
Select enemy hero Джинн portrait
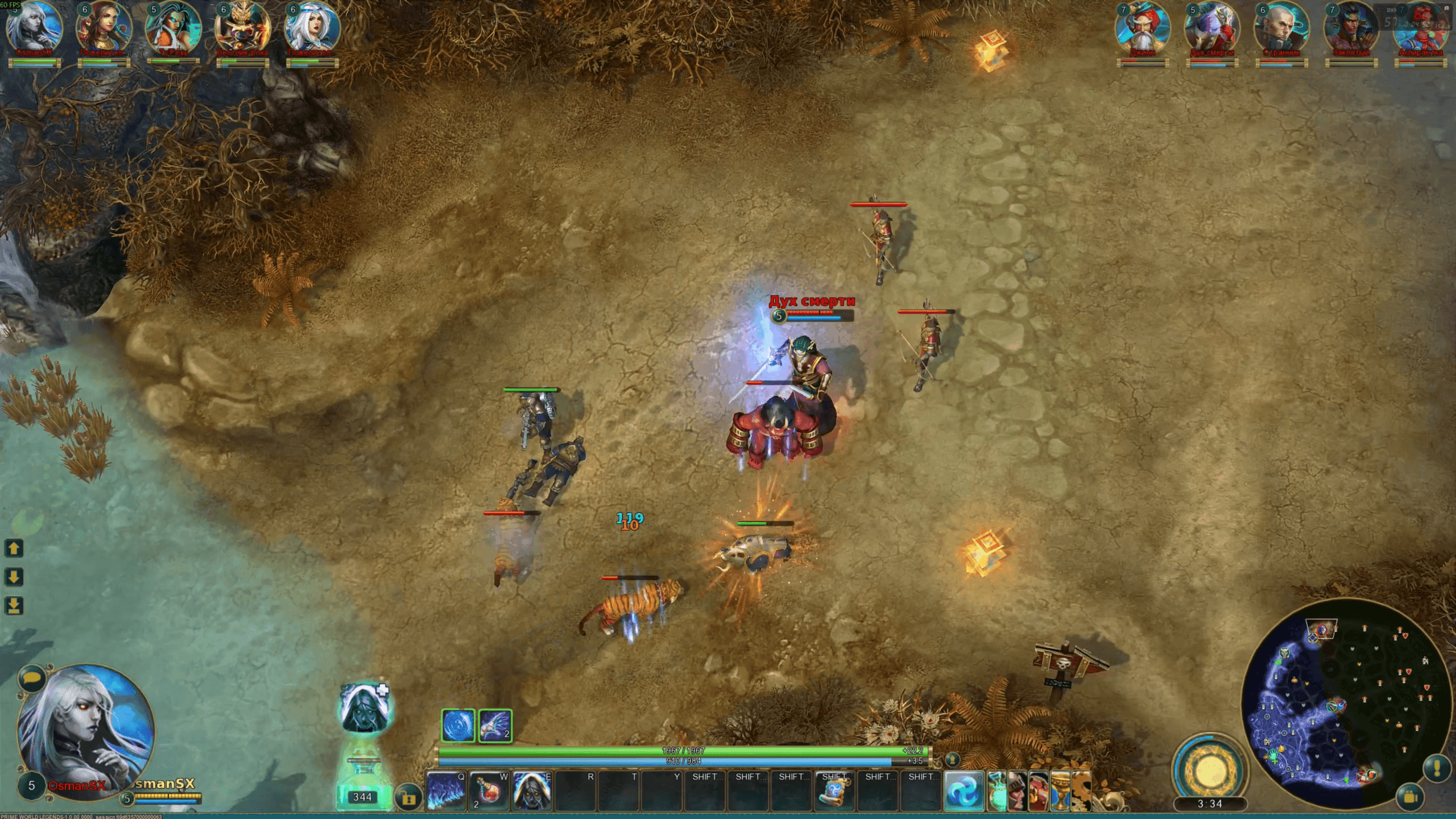tap(1142, 28)
